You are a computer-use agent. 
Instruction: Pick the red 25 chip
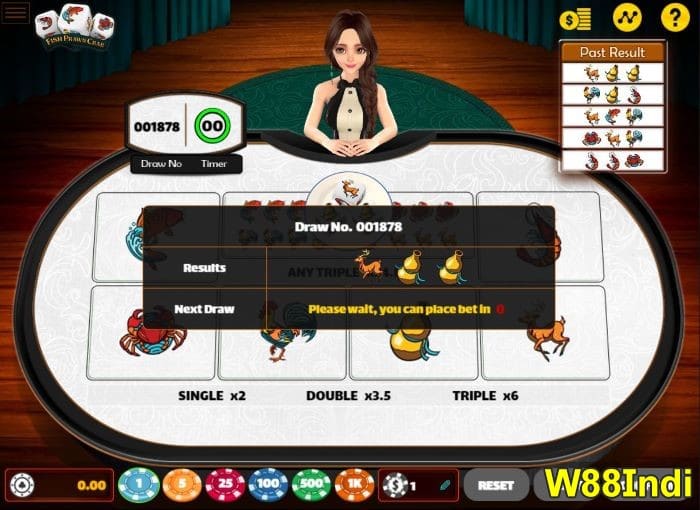(x=225, y=485)
